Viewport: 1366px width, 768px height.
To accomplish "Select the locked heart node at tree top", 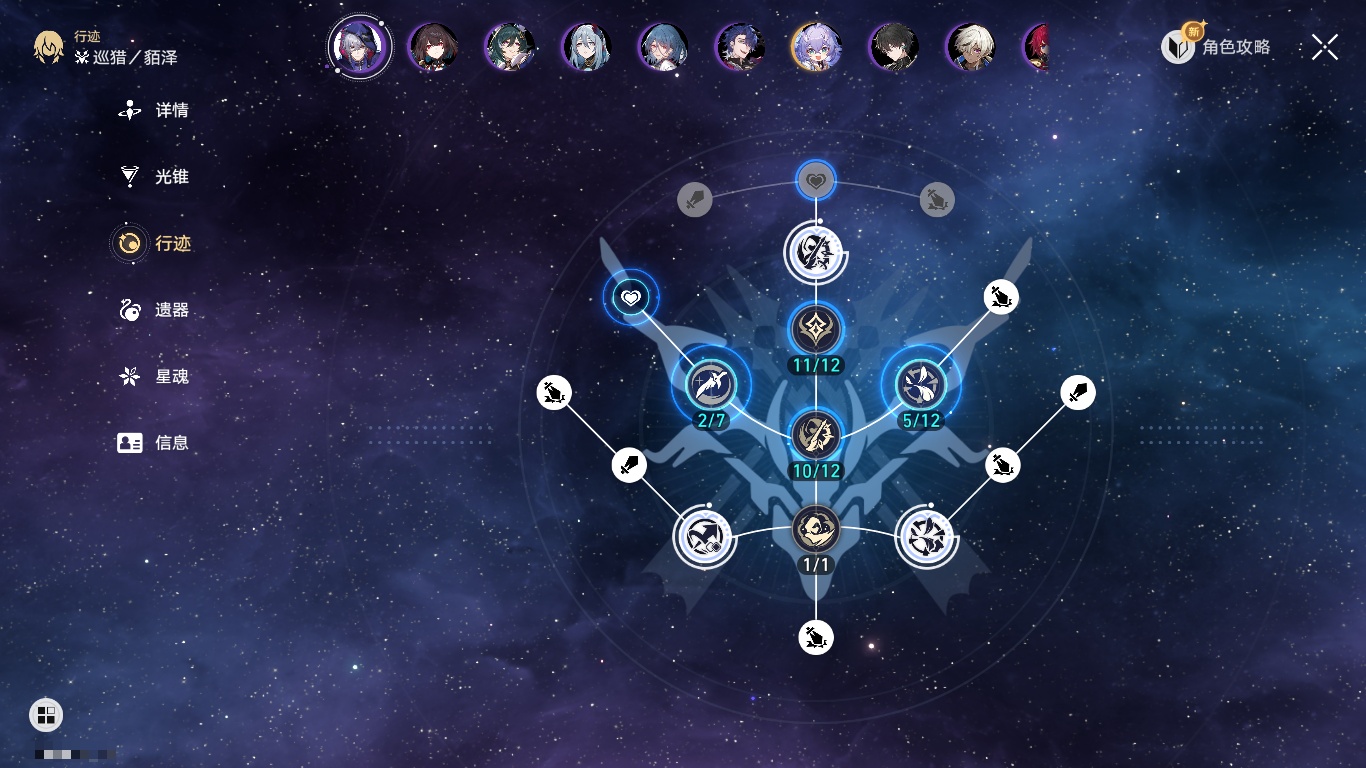I will [816, 181].
